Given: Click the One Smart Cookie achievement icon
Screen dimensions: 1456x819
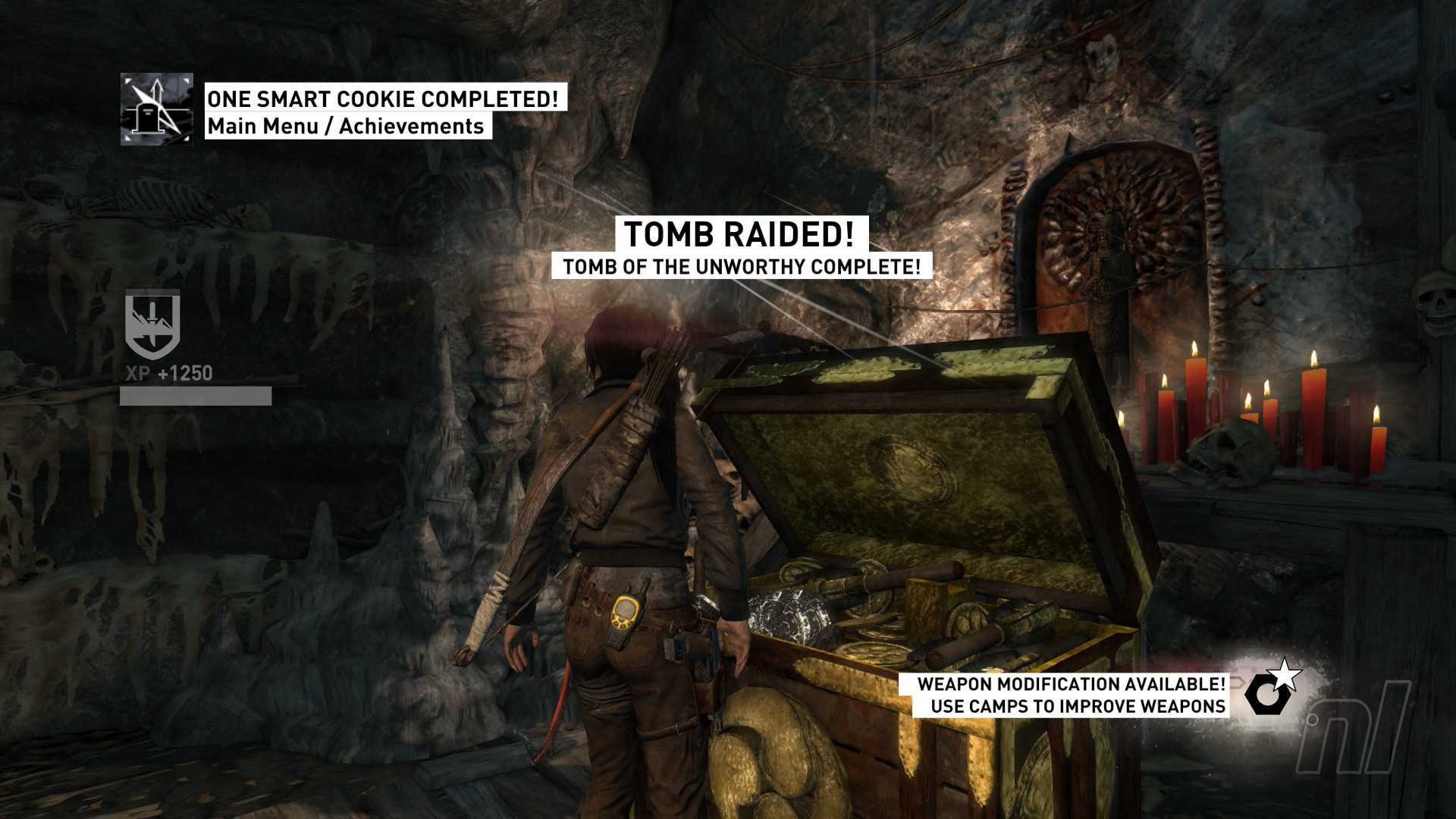Looking at the screenshot, I should pyautogui.click(x=157, y=109).
